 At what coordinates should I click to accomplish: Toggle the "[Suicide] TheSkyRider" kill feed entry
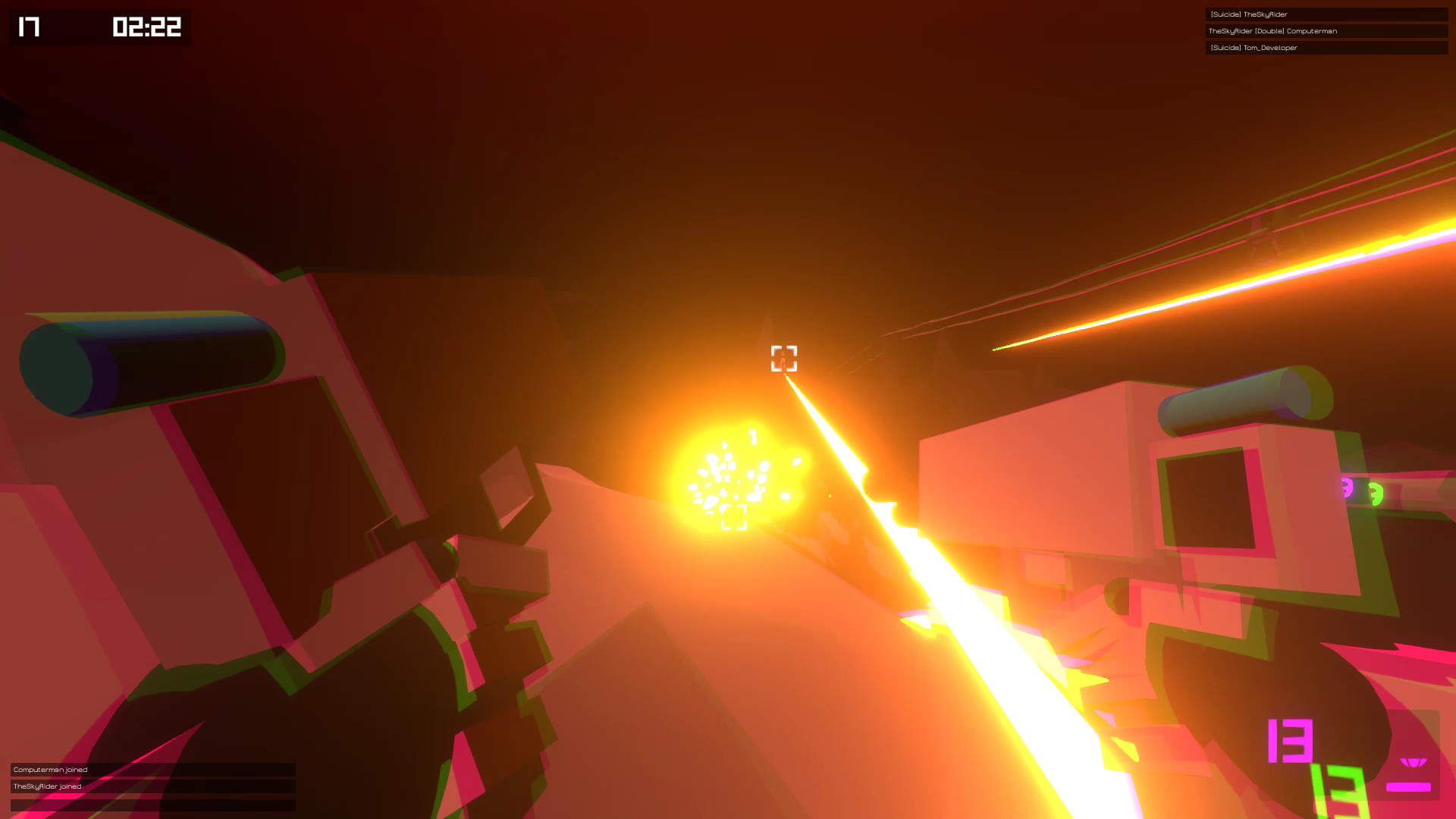point(1326,14)
